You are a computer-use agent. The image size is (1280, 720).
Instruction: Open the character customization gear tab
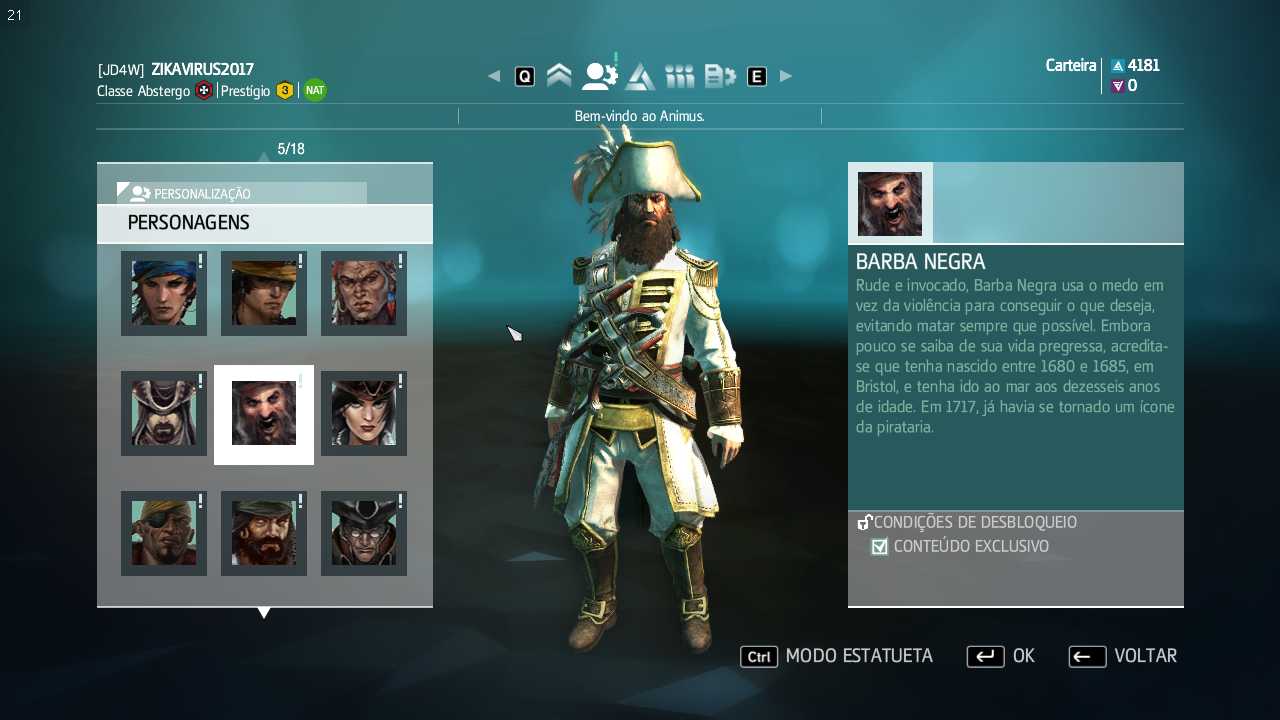(599, 76)
